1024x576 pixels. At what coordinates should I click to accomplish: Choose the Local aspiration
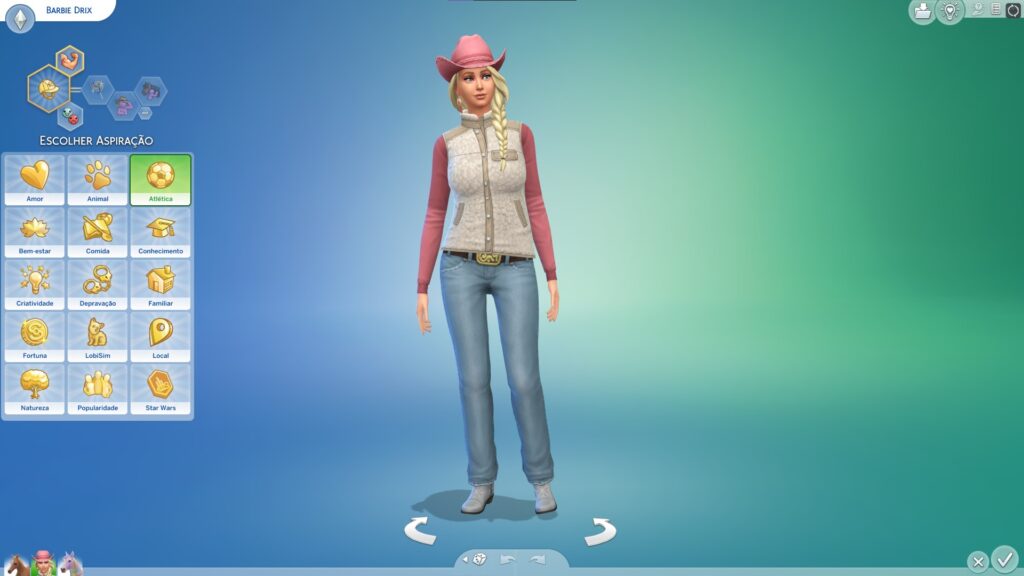(160, 337)
